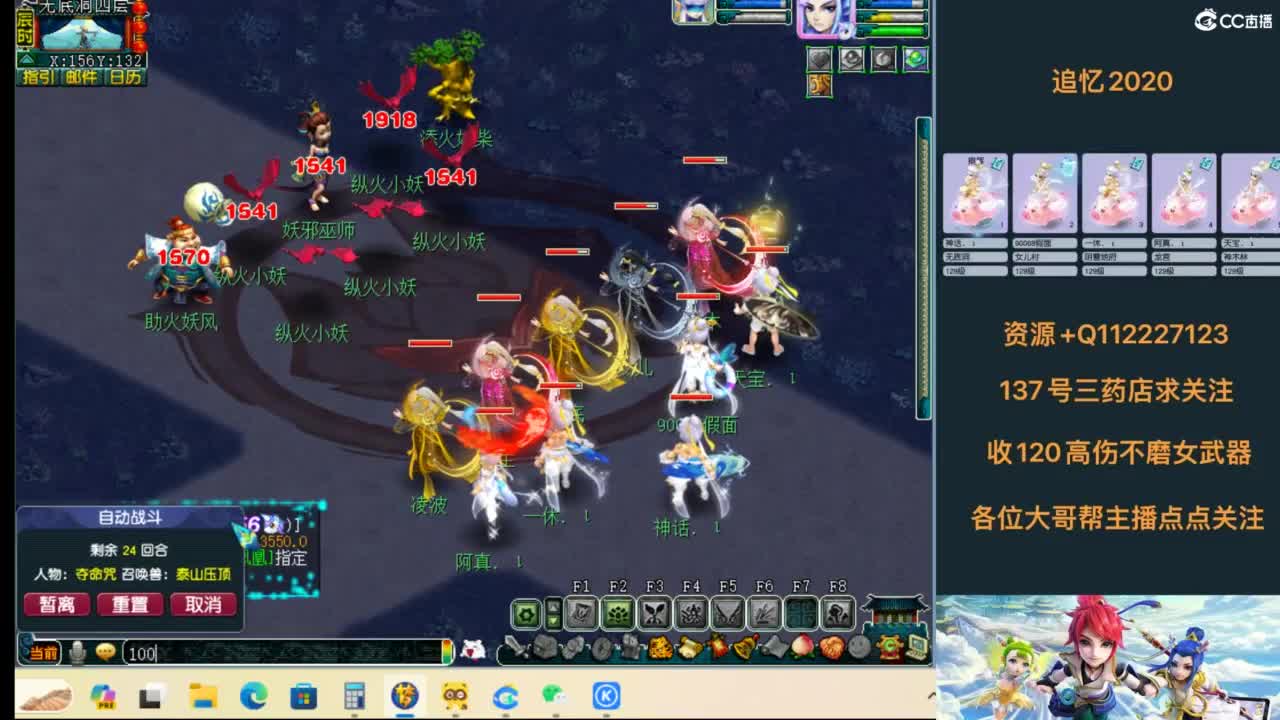Open auto-combat settings via the green gear icon
The width and height of the screenshot is (1280, 720).
click(x=524, y=613)
